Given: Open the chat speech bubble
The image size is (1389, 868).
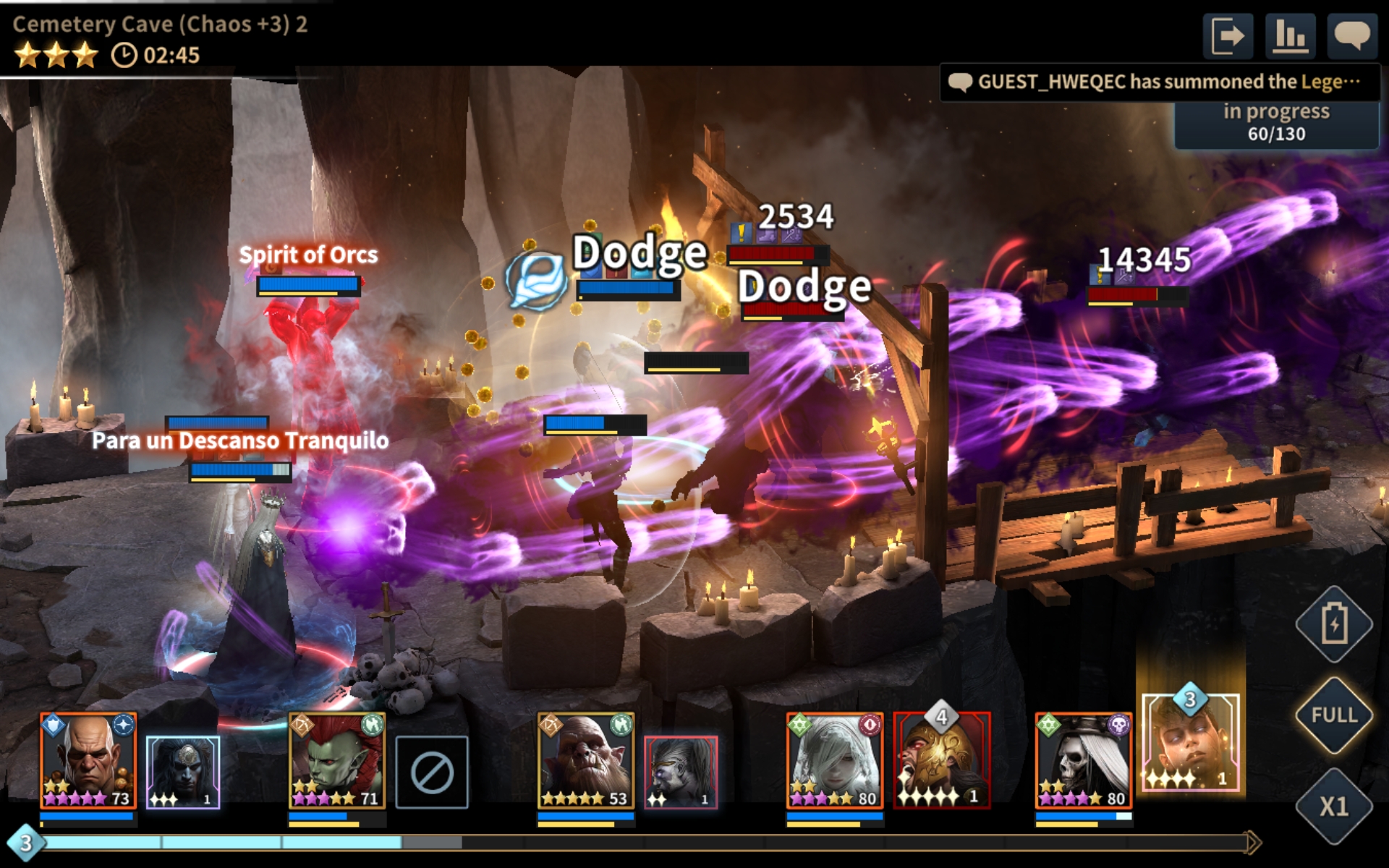Looking at the screenshot, I should [1351, 35].
